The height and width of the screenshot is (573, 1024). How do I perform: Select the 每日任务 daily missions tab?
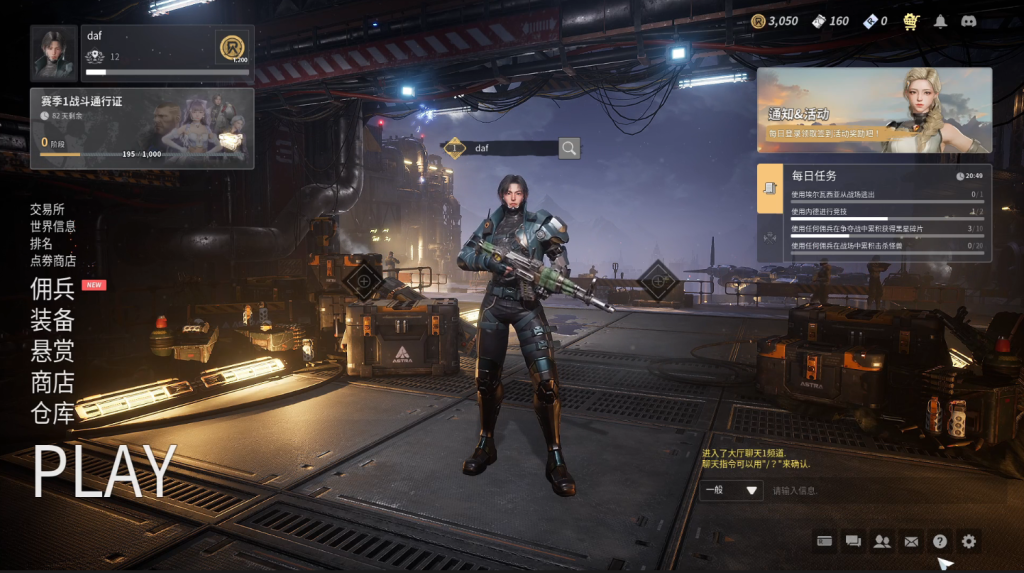[x=770, y=188]
